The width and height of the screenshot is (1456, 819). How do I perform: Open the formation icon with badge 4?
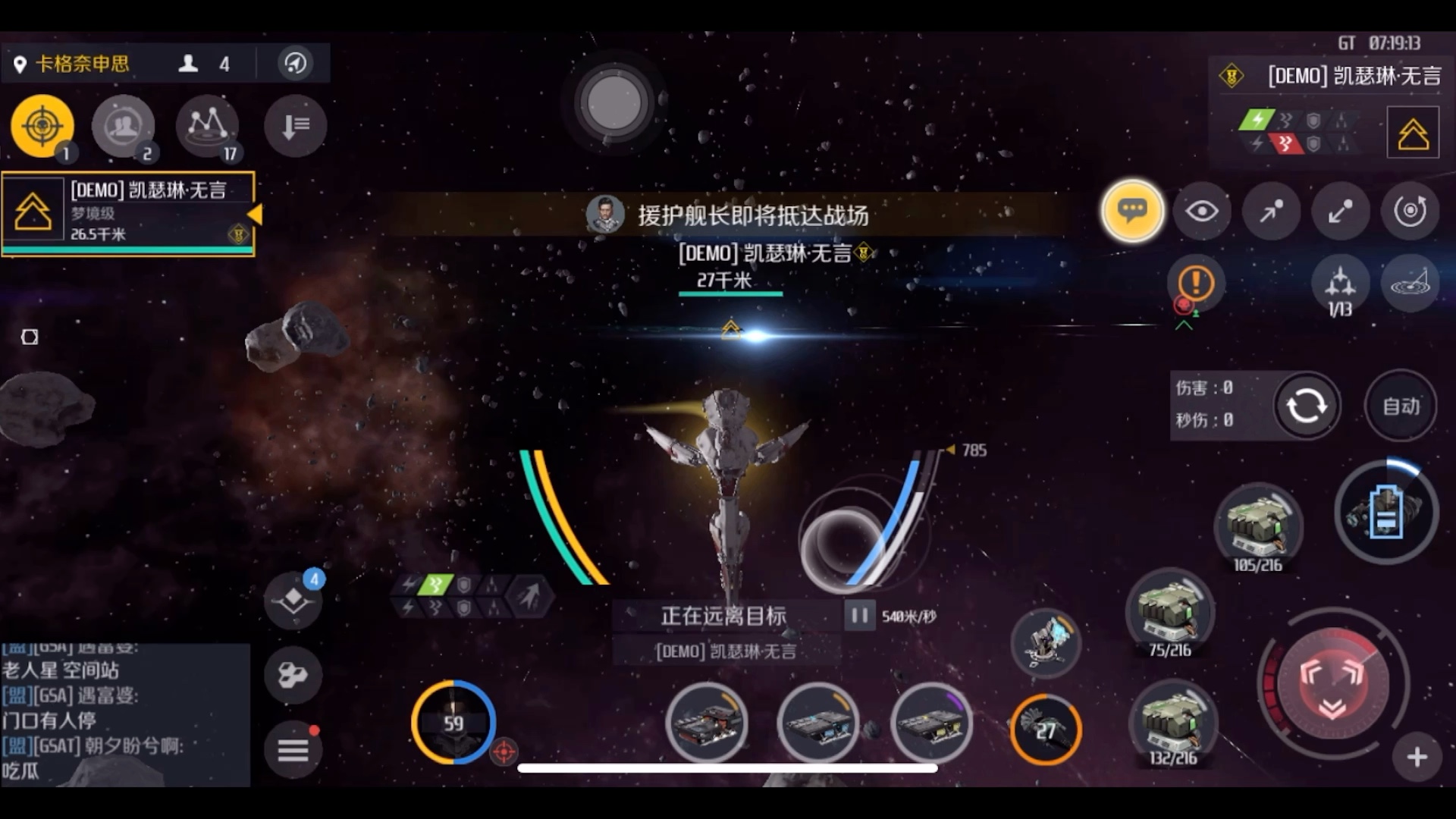(x=294, y=599)
